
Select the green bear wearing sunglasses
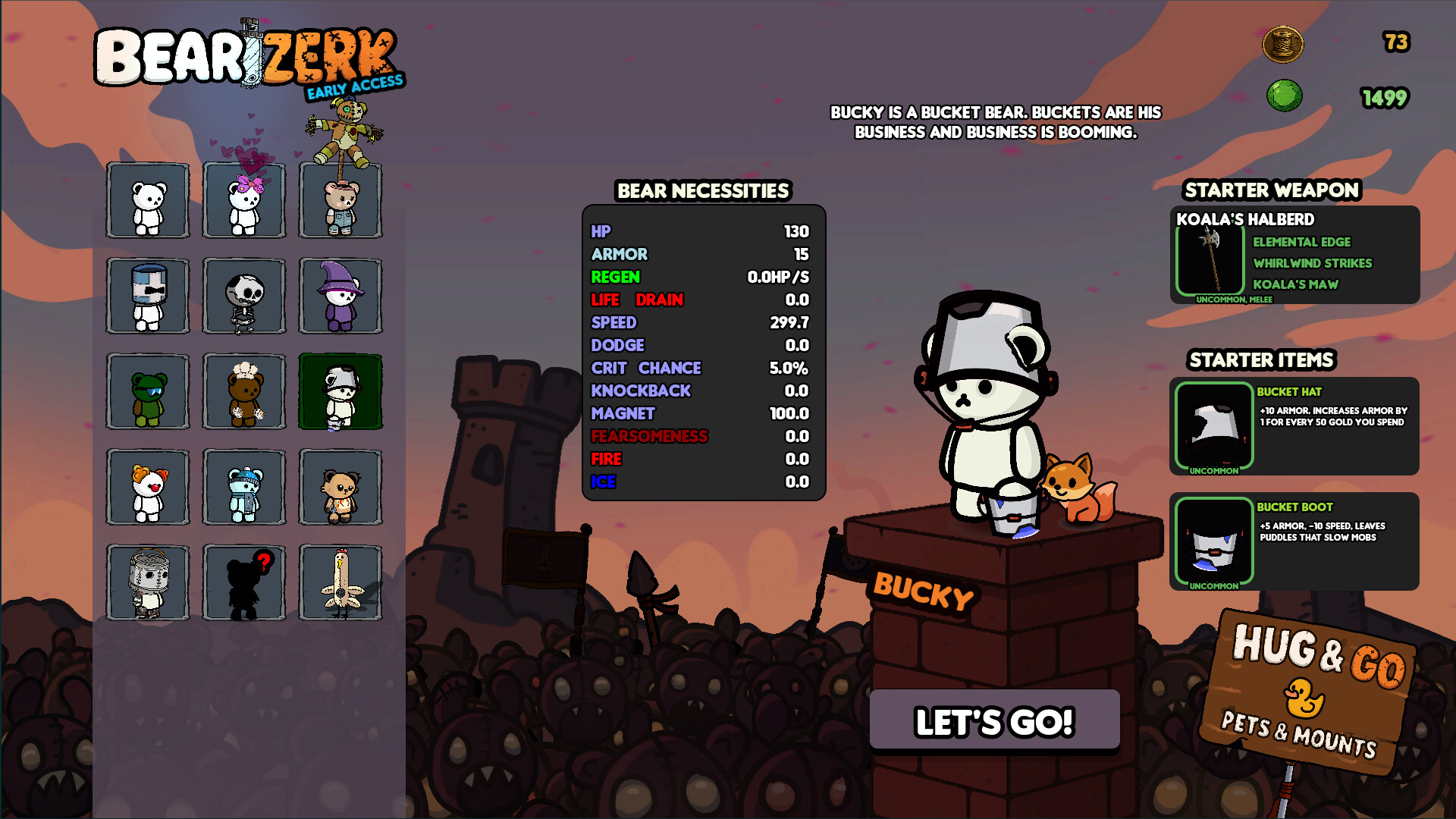pos(149,391)
